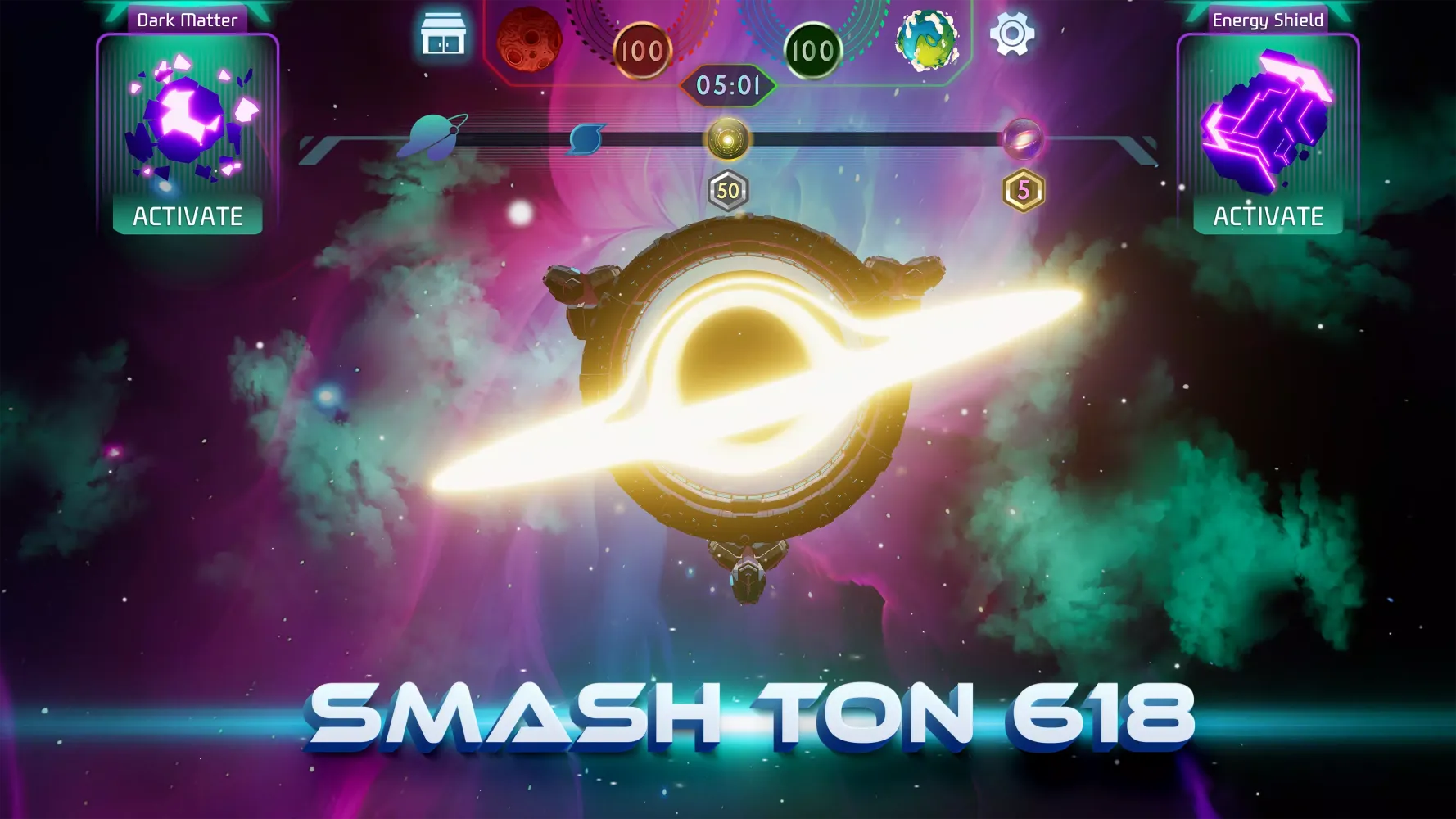Activate the Energy Shield ability
Screen dimensions: 1456x819
(x=1268, y=216)
